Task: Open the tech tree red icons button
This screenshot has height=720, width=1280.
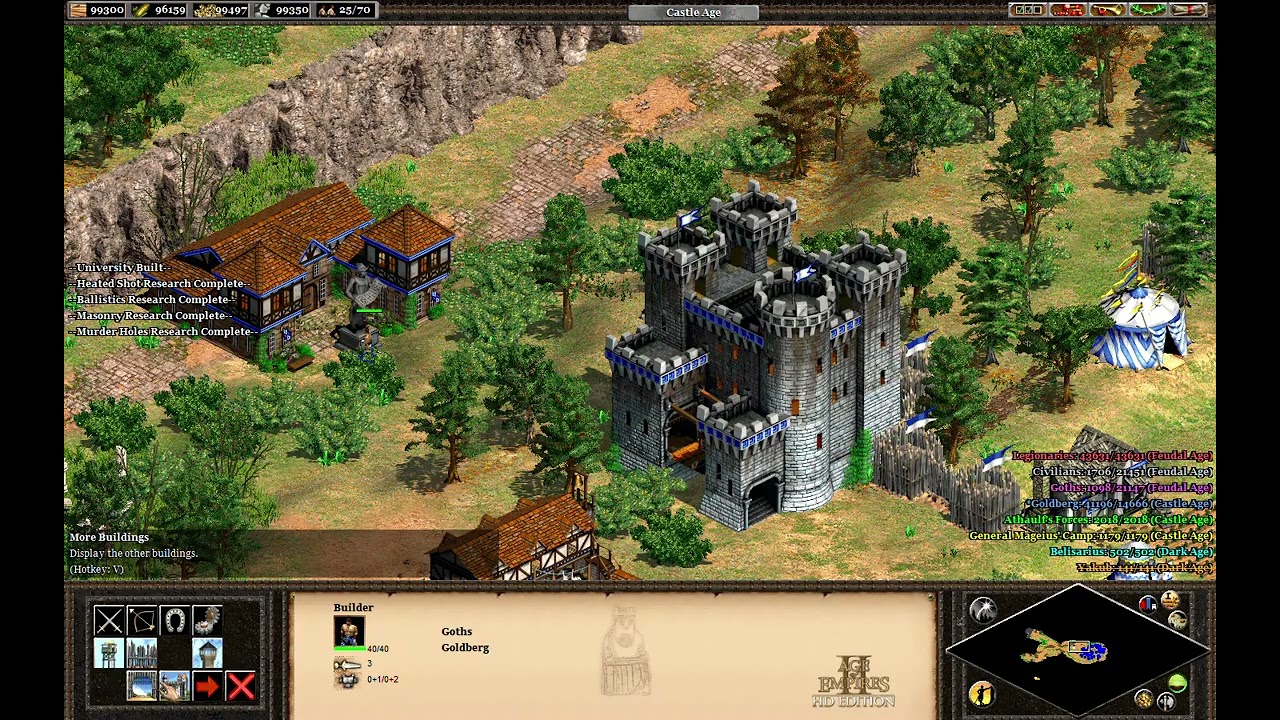Action: pos(1067,10)
